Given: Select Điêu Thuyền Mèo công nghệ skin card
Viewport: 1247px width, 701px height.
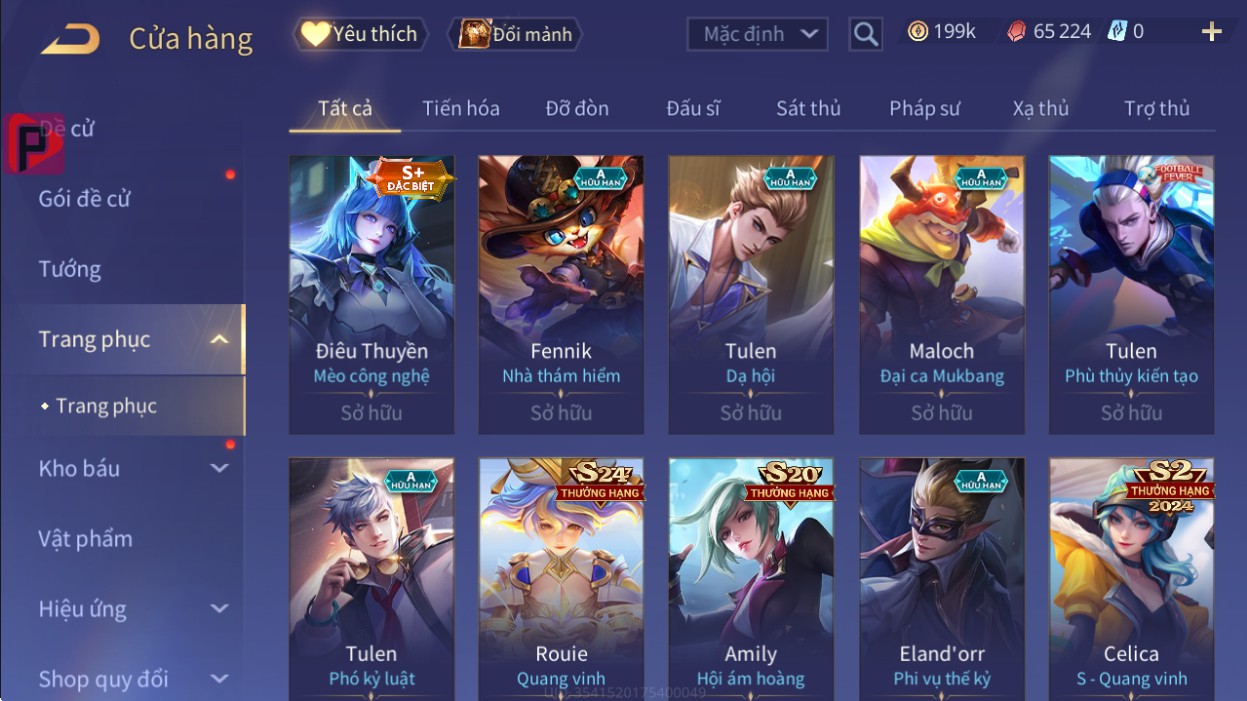Looking at the screenshot, I should 371,294.
